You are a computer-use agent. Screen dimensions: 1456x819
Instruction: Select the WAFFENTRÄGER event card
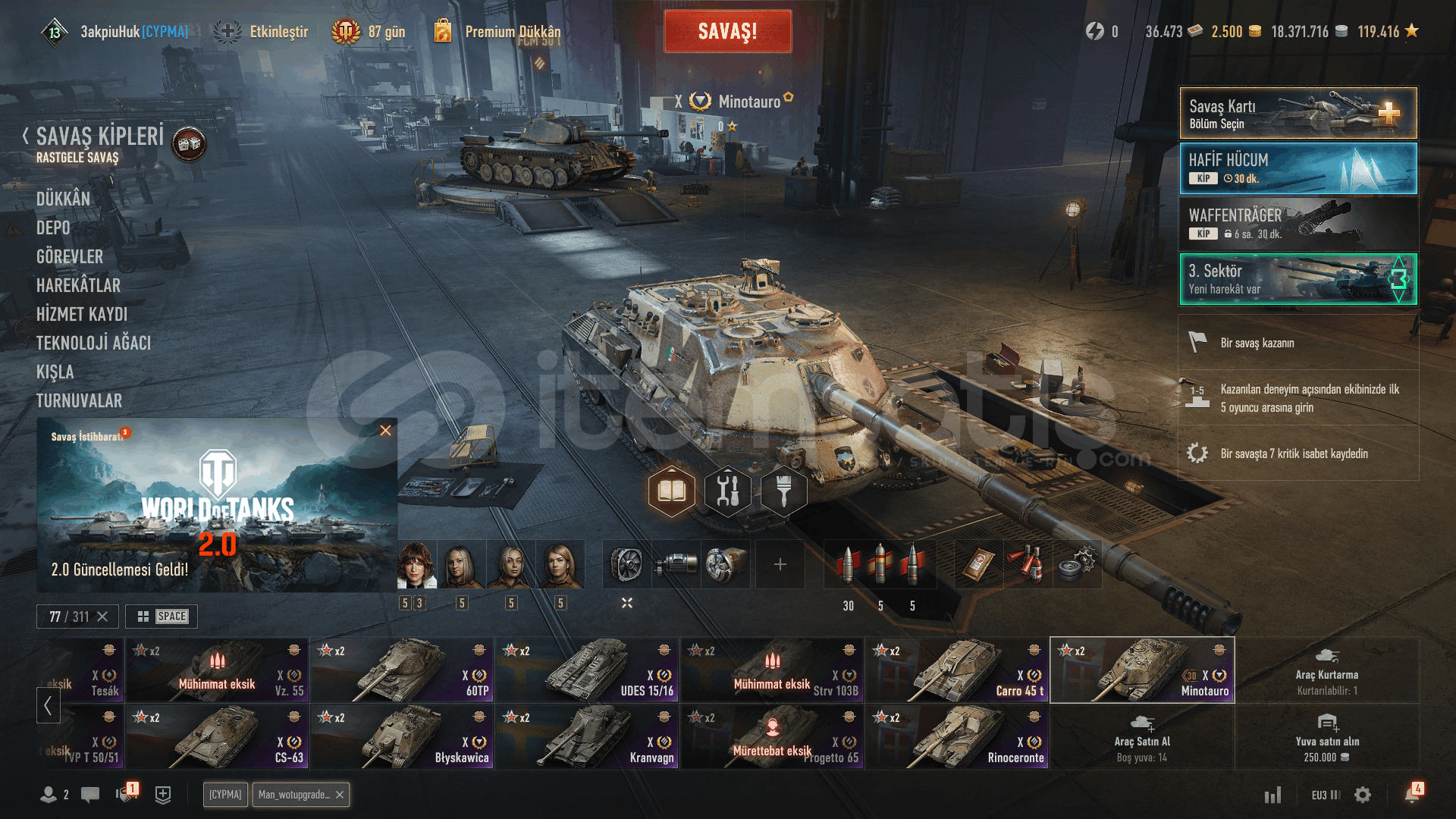coord(1298,224)
